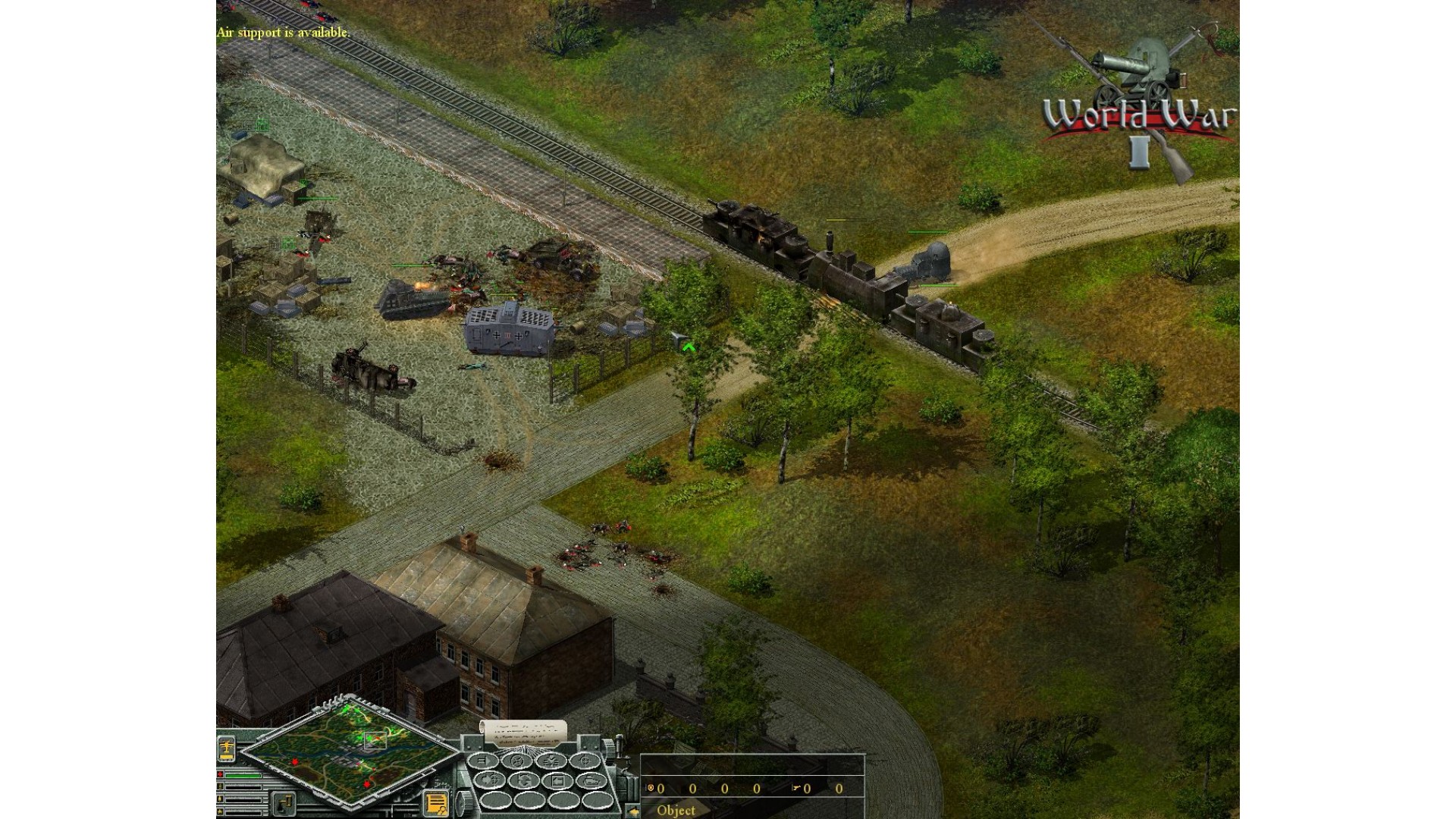Choose the two-circling-arrows command key

tap(524, 780)
